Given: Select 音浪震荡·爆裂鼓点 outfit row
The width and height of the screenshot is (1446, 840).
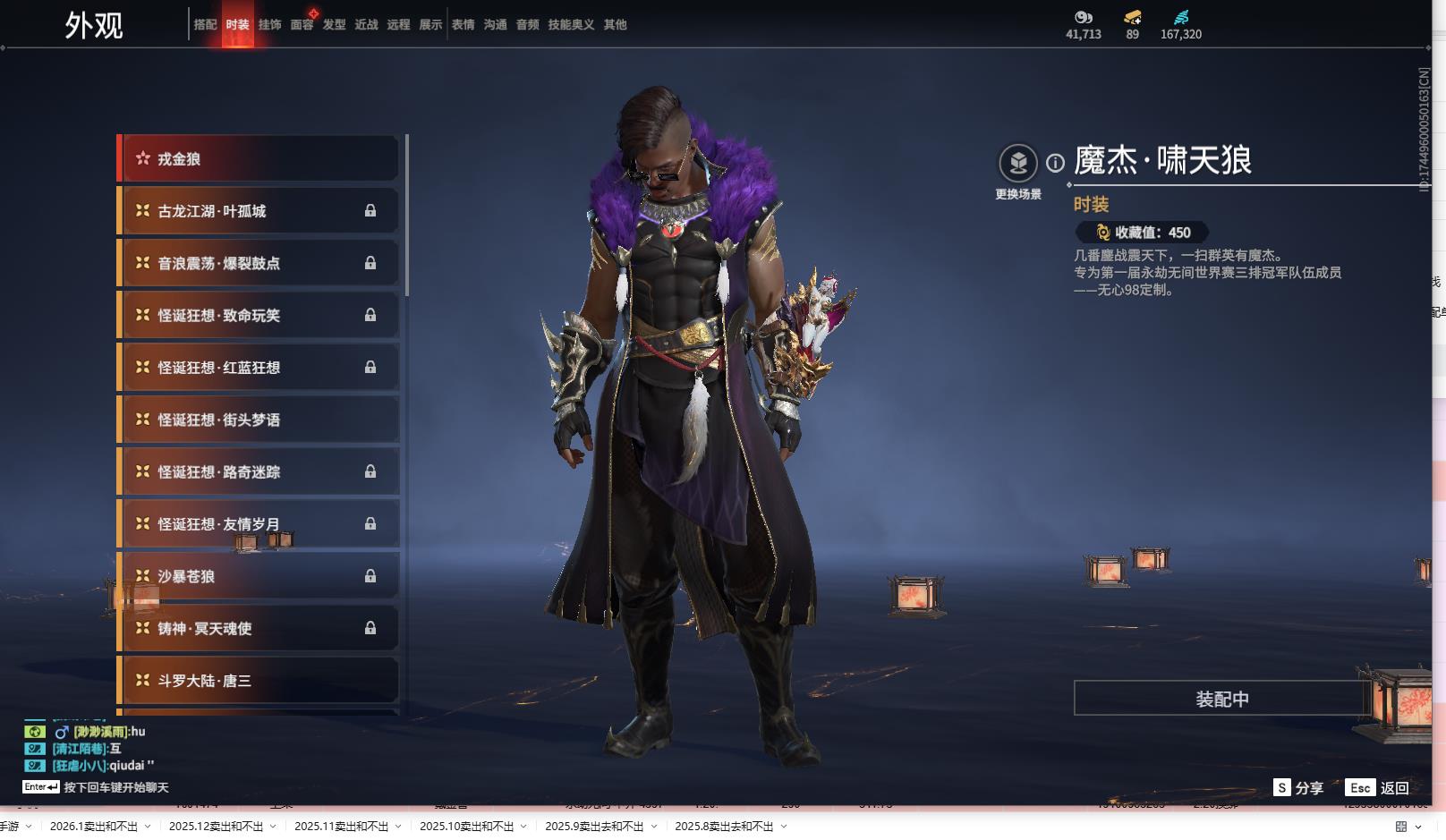Looking at the screenshot, I should 259,263.
